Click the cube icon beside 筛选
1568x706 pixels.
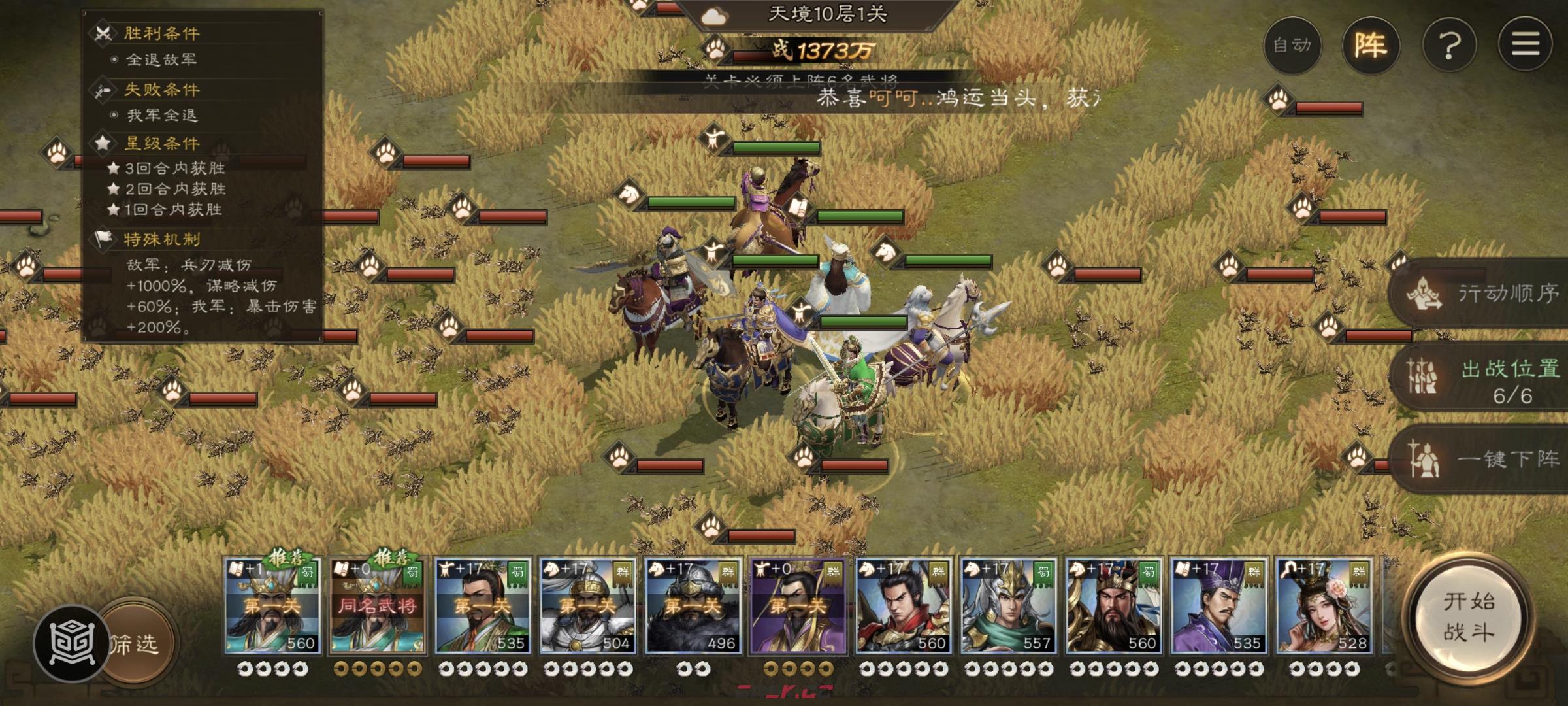click(x=71, y=644)
